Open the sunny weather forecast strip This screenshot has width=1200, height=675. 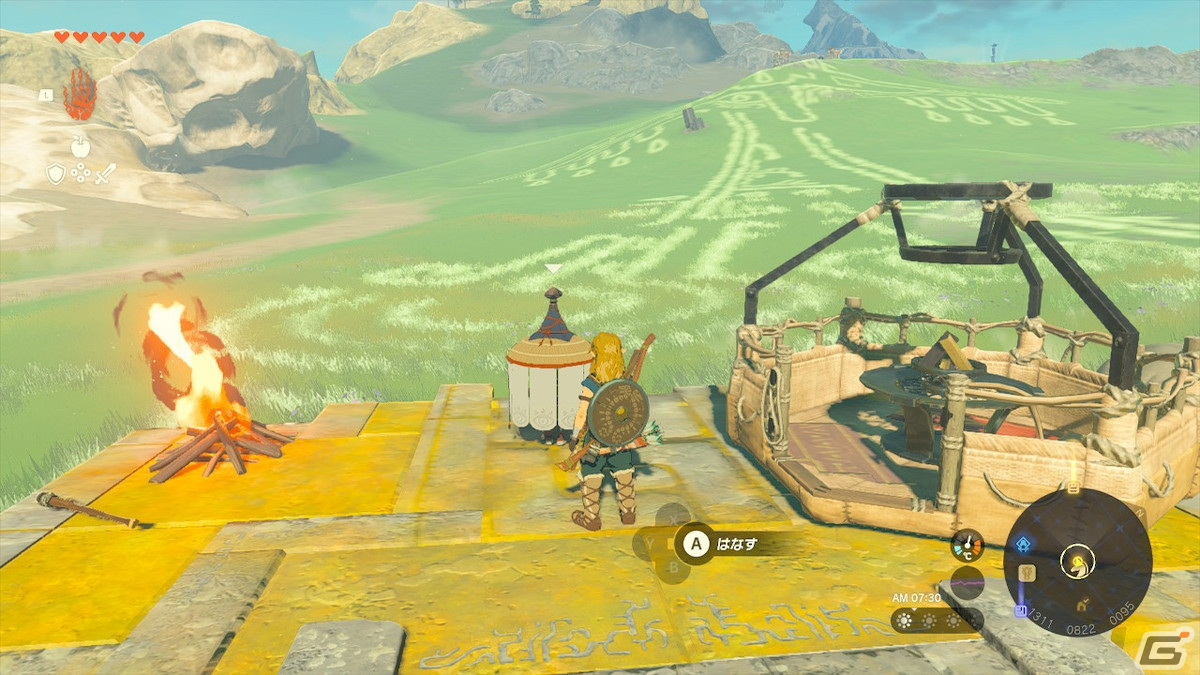click(926, 621)
